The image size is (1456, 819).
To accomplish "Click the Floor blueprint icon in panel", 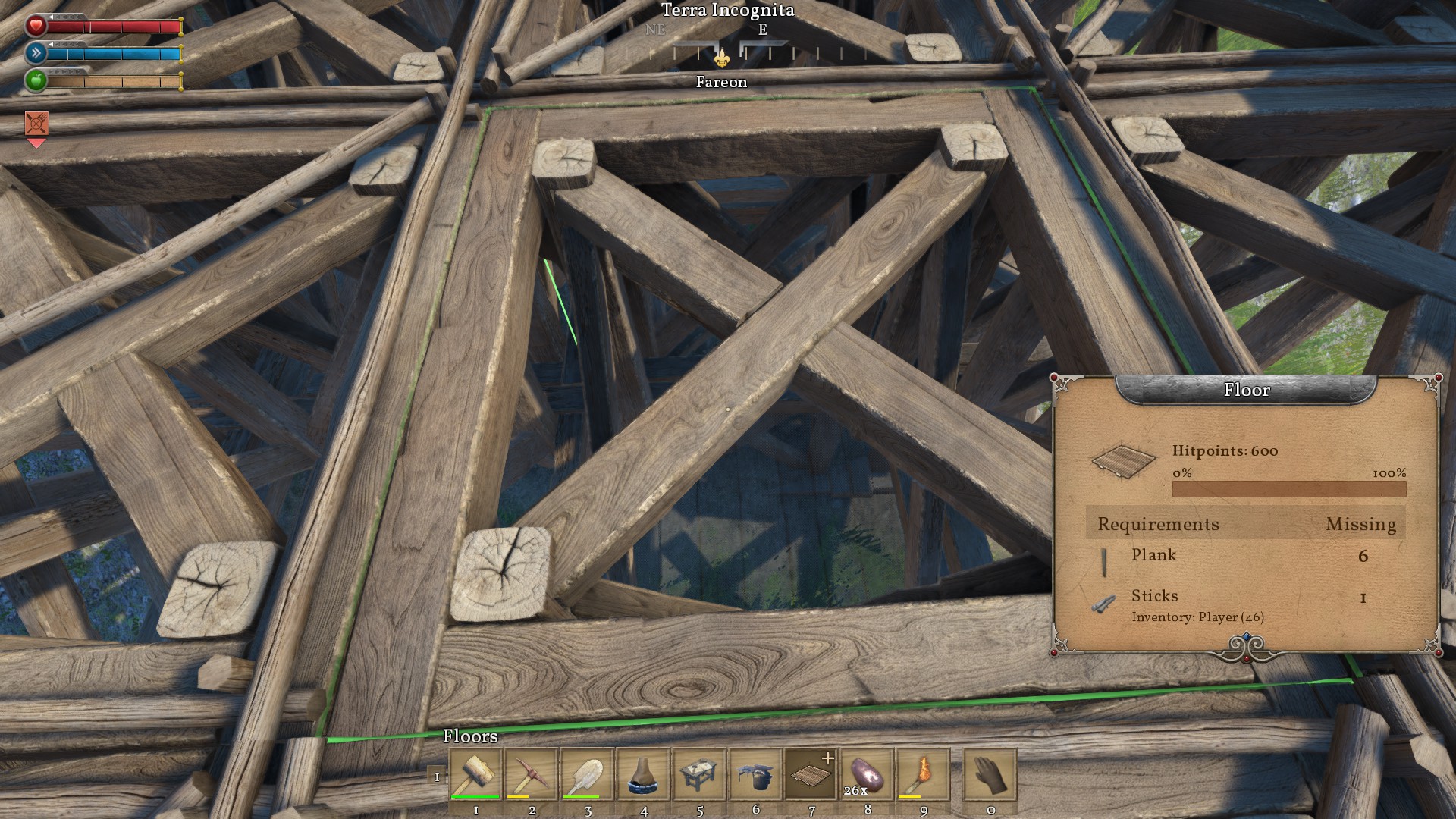I will point(1124,460).
